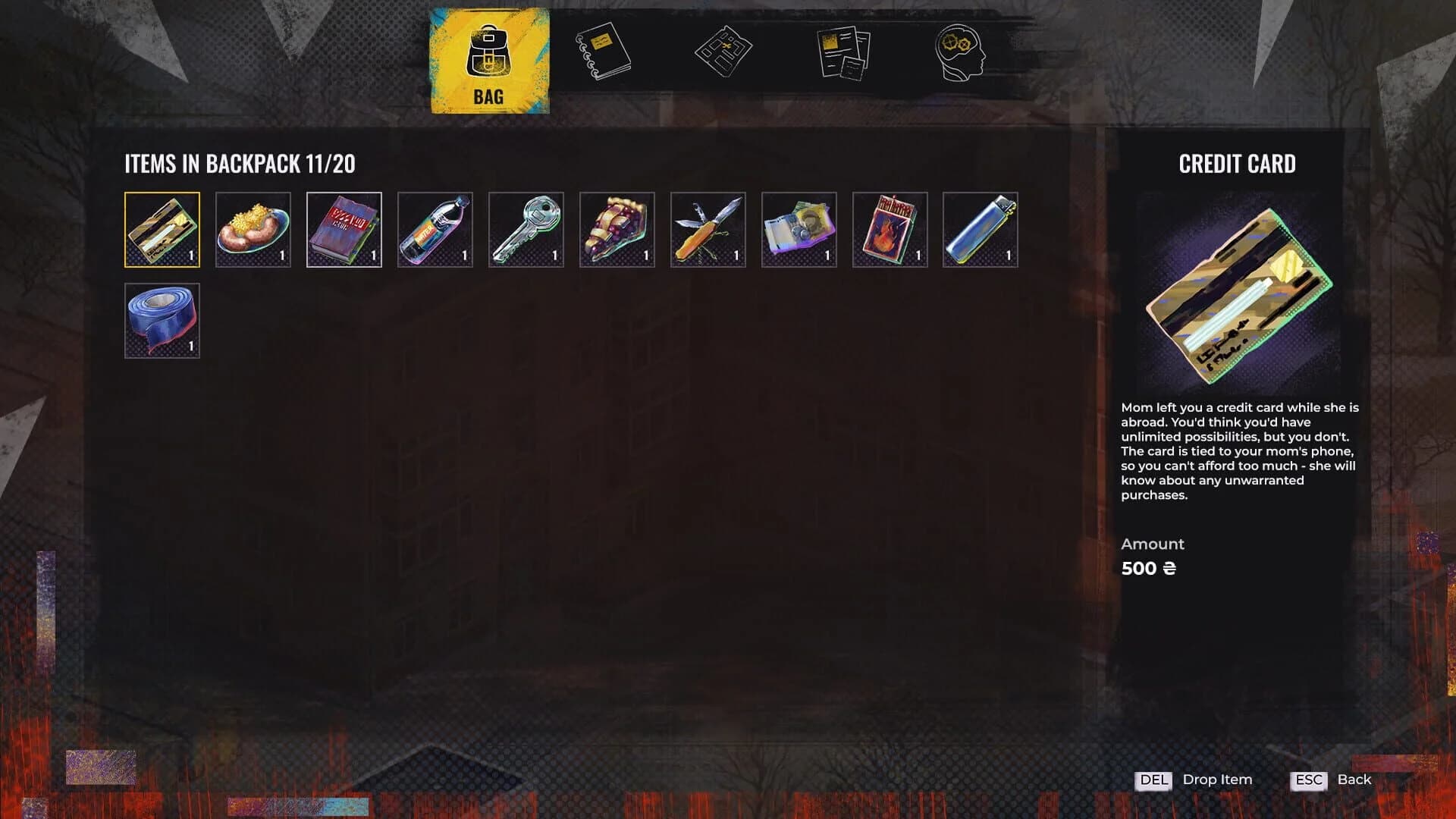Open the Journal notebook tab icon
1456x819 pixels.
[601, 49]
